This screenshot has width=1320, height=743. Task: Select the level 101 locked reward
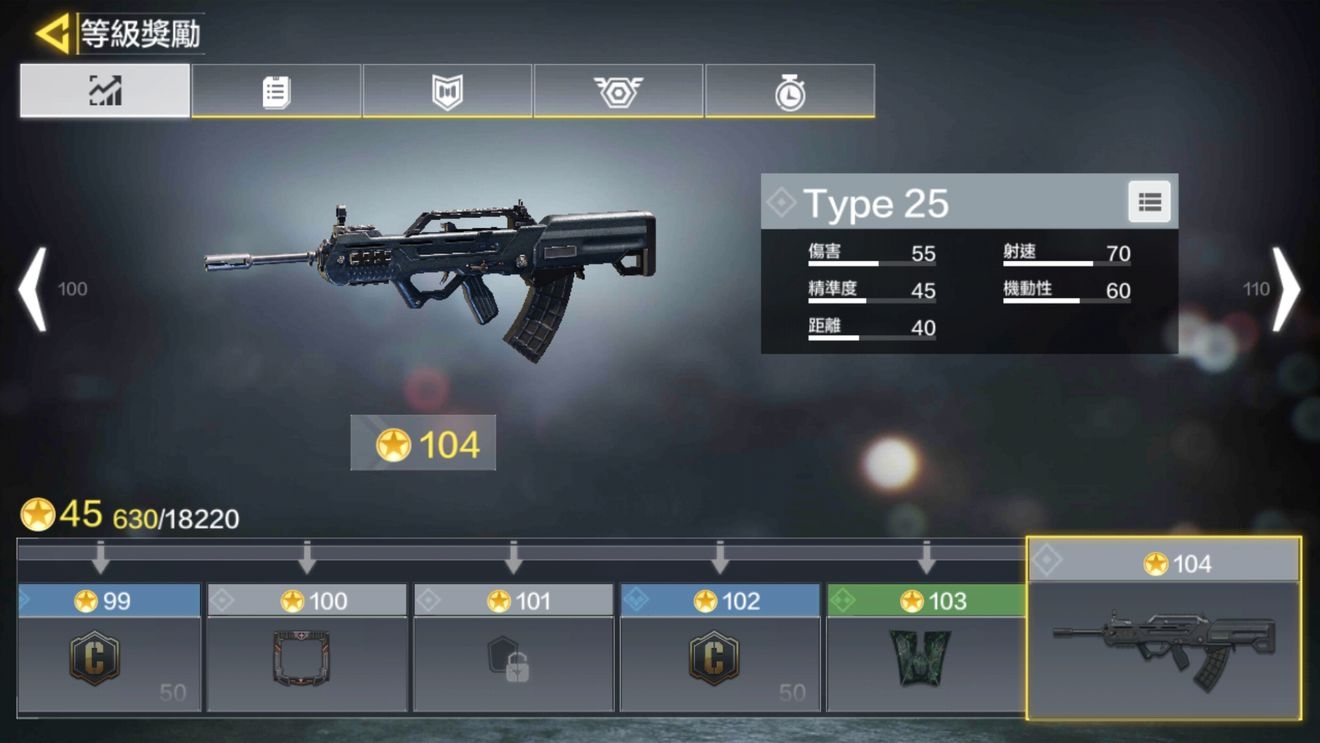click(513, 658)
